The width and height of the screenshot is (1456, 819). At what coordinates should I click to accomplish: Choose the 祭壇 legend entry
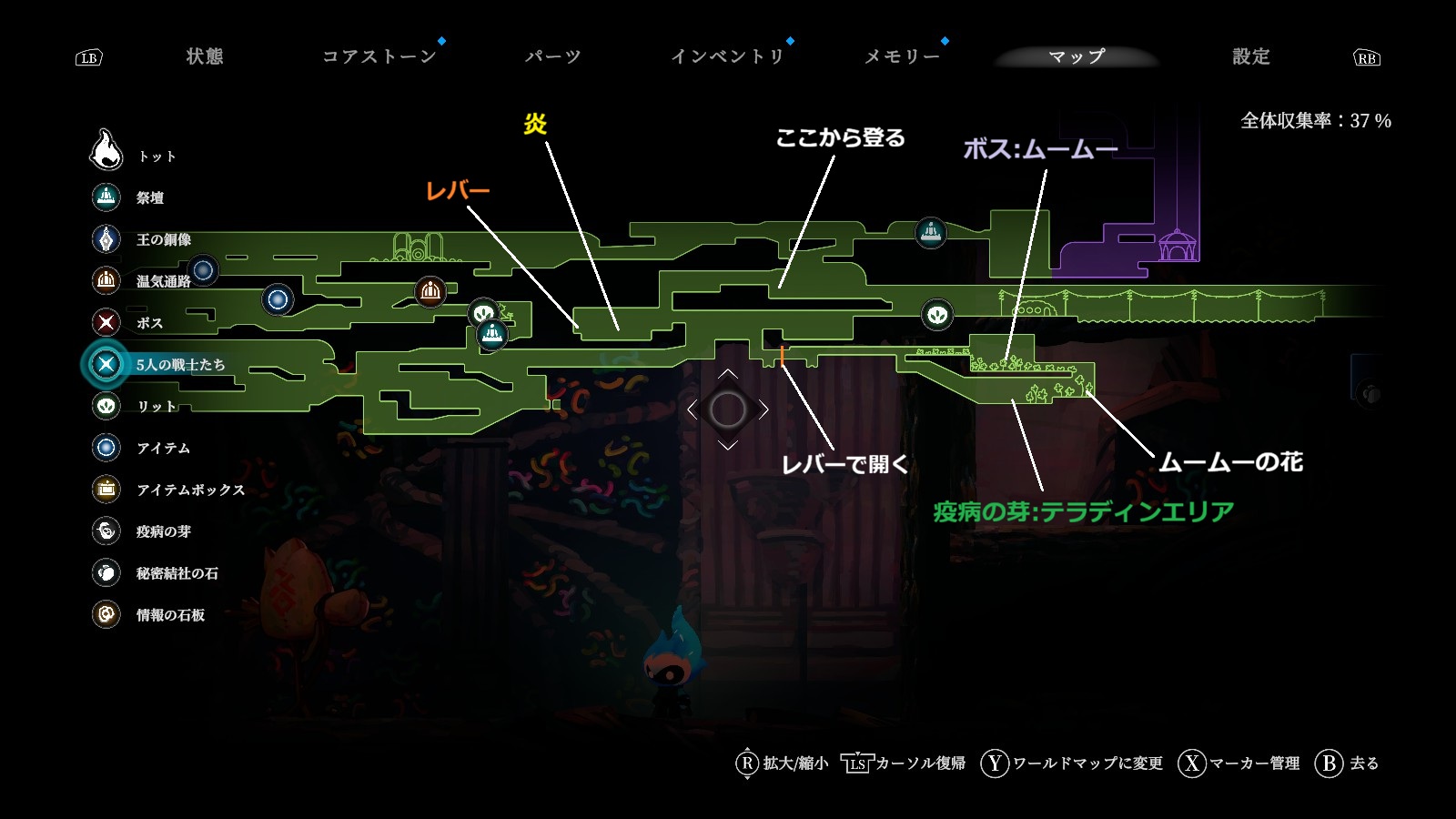tap(149, 197)
